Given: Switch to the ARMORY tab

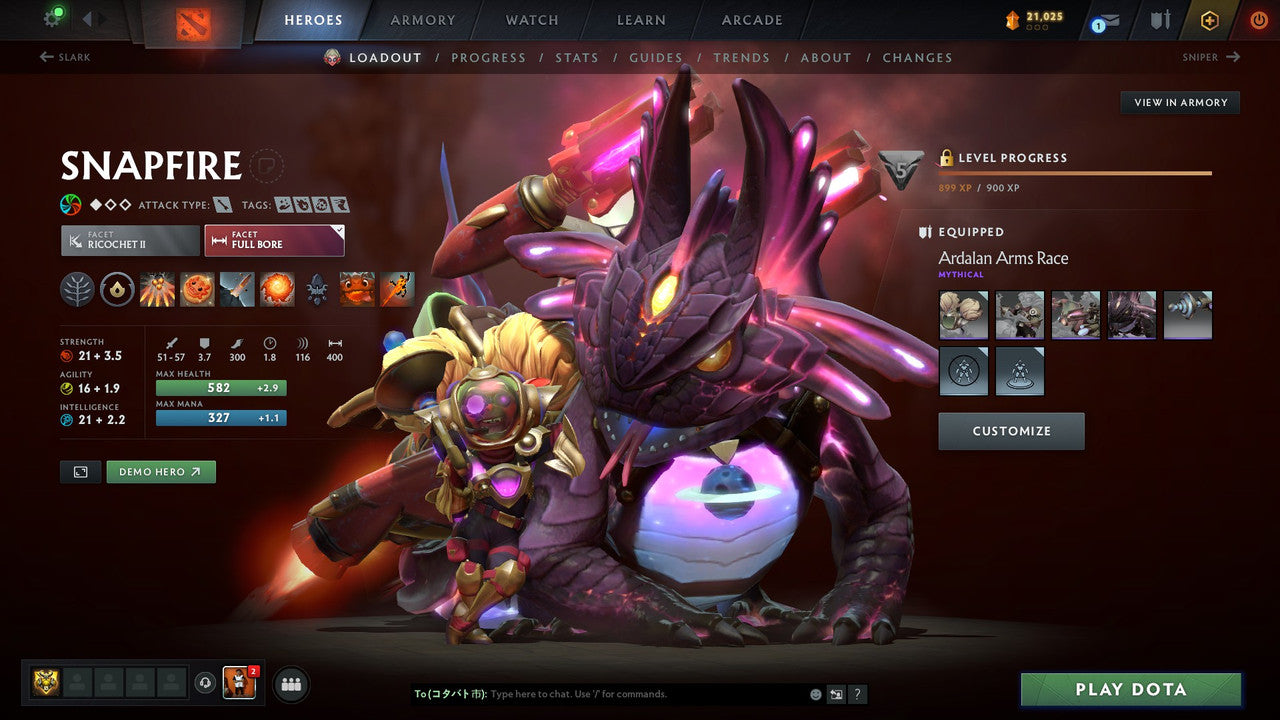Looking at the screenshot, I should tap(422, 19).
